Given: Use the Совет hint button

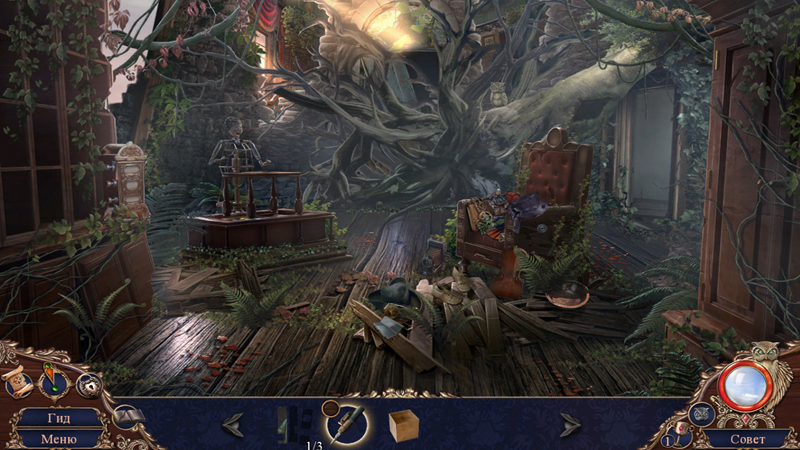Looking at the screenshot, I should (747, 438).
